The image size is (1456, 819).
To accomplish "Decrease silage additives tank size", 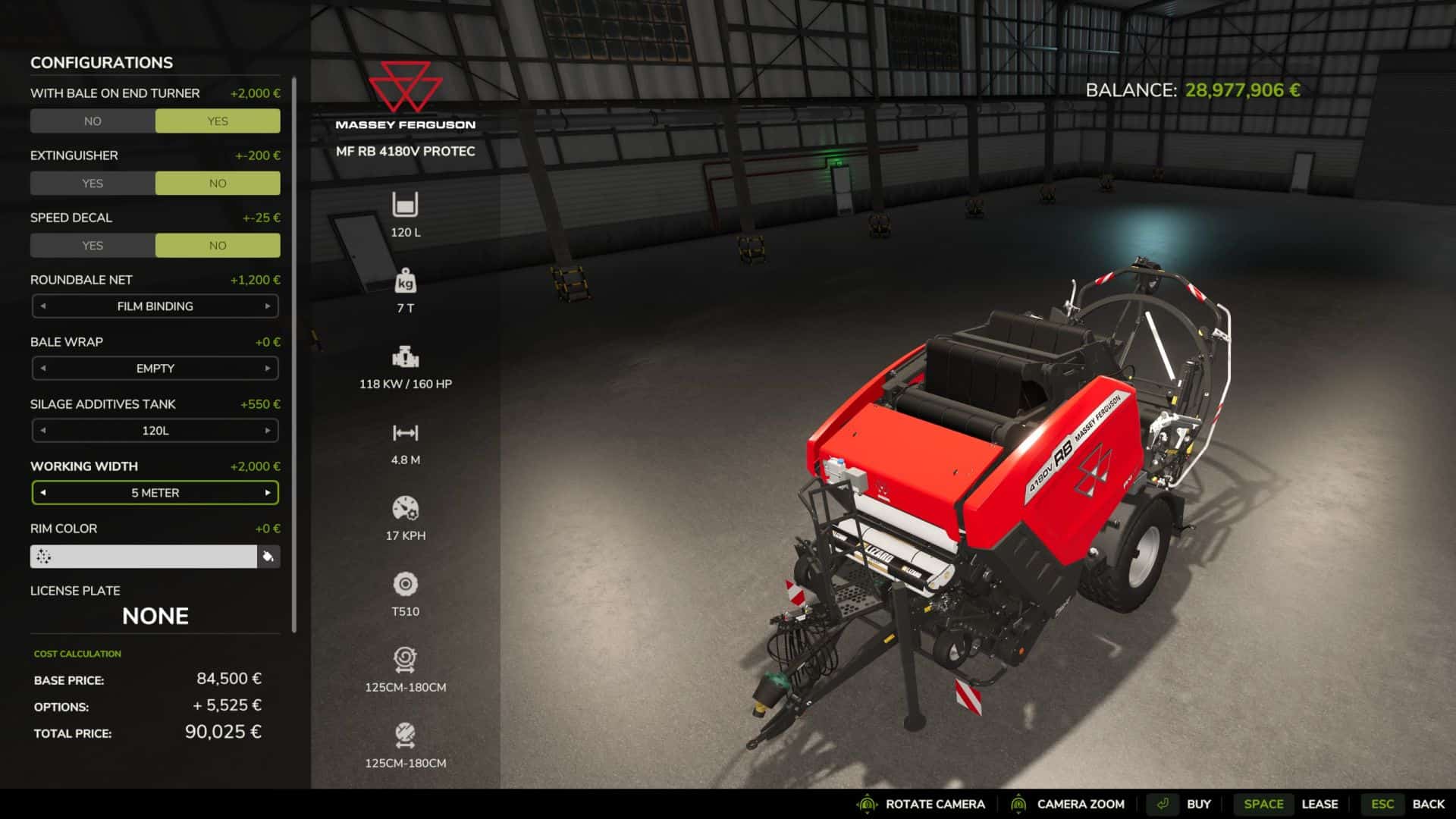I will 43,431.
